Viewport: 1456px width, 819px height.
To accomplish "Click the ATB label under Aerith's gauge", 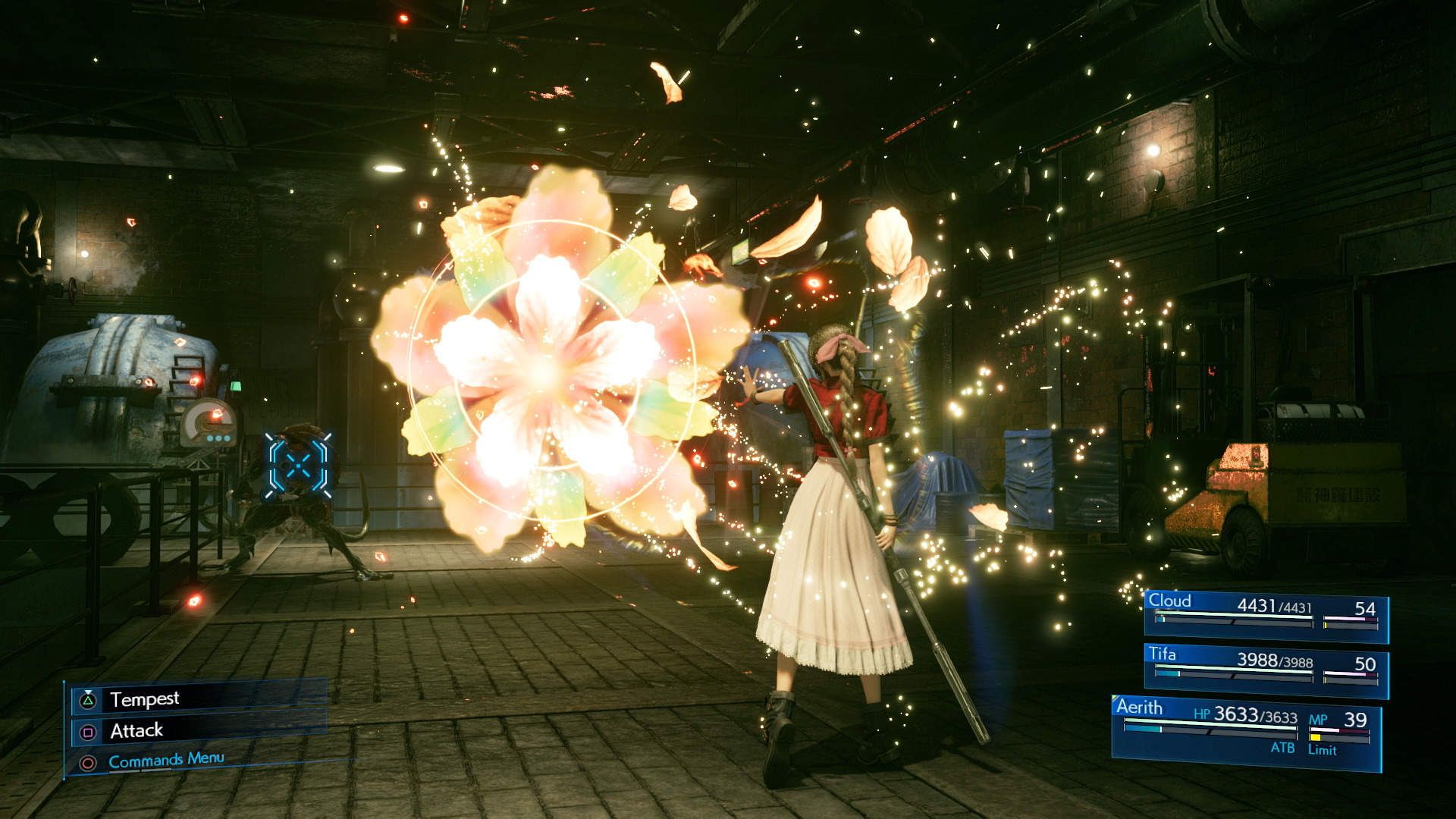I will [x=1283, y=748].
